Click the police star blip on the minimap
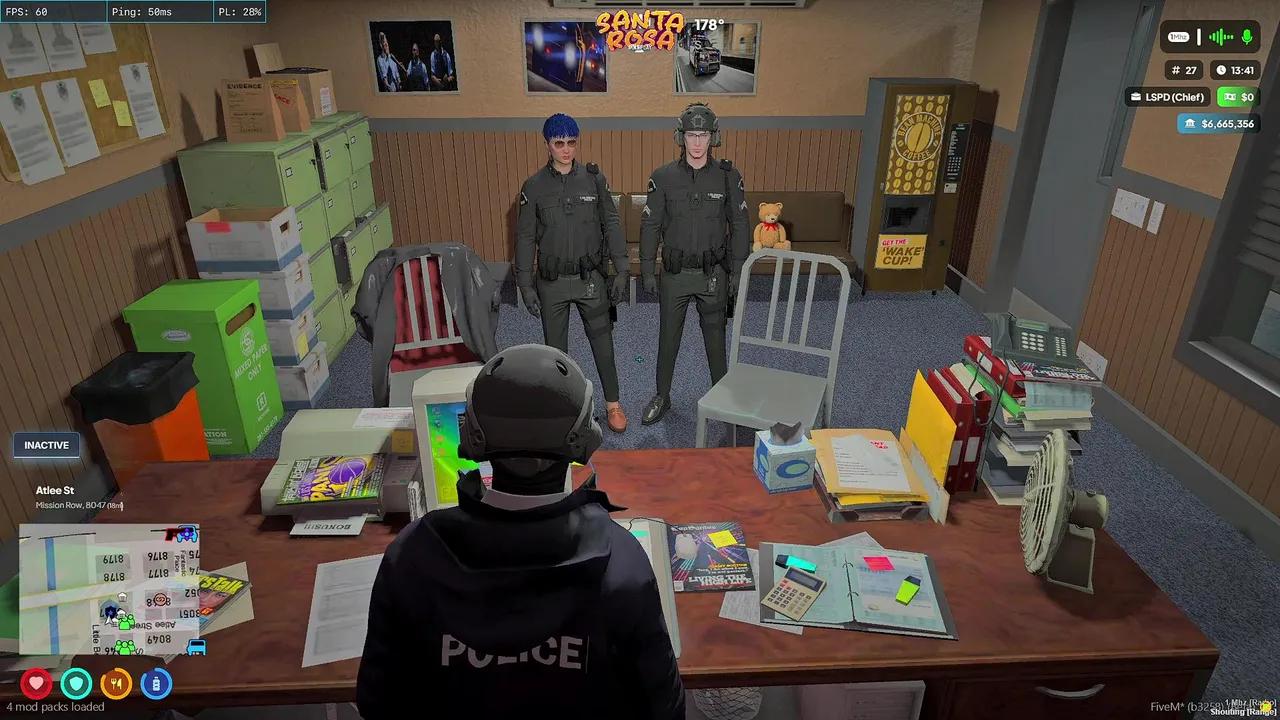The width and height of the screenshot is (1280, 720). pyautogui.click(x=110, y=610)
